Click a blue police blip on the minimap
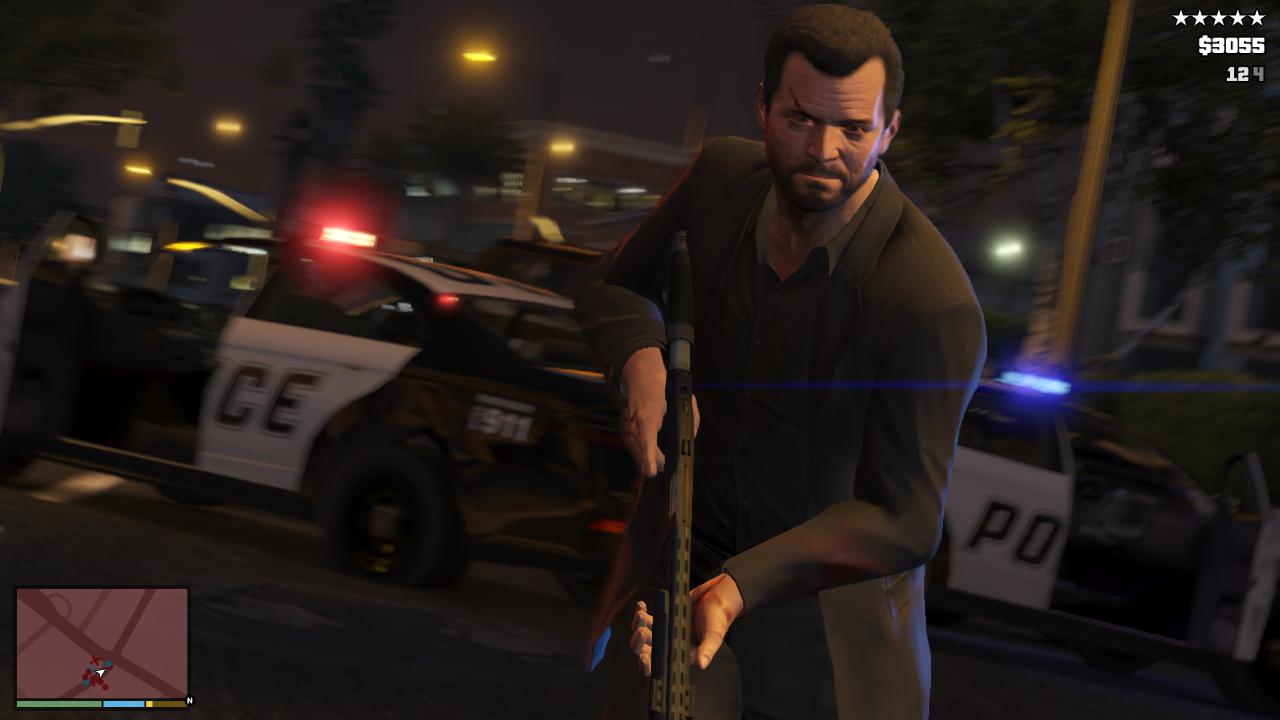Screen dimensions: 1280x720 (x=108, y=664)
